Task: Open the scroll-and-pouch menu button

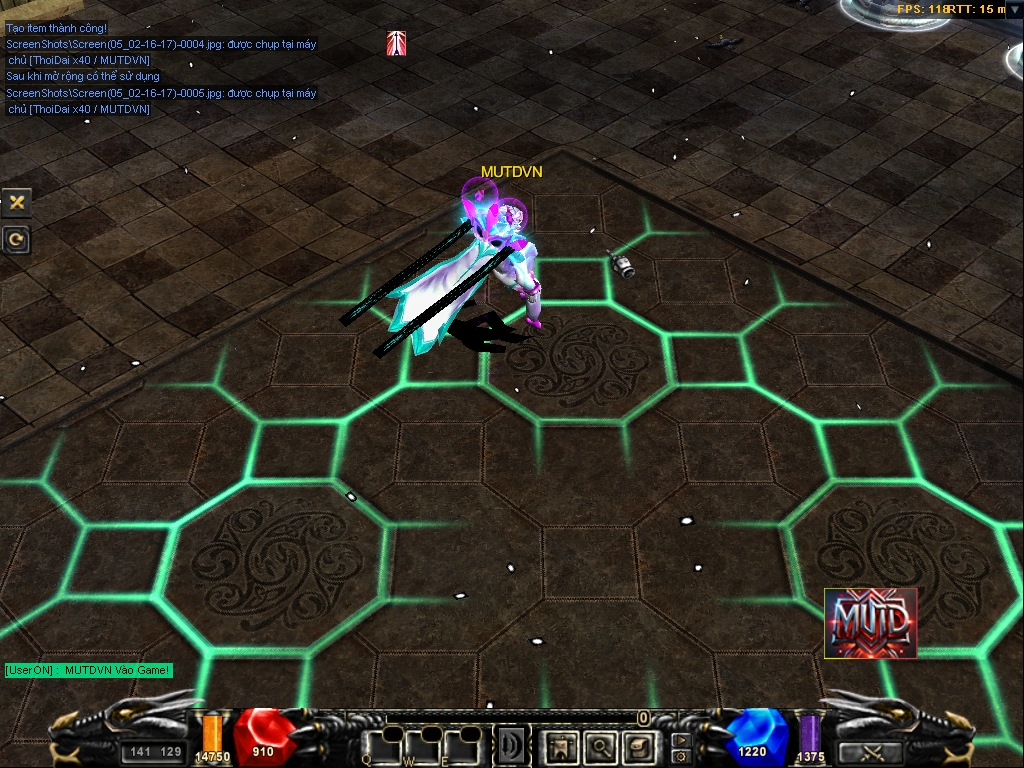Action: [640, 745]
